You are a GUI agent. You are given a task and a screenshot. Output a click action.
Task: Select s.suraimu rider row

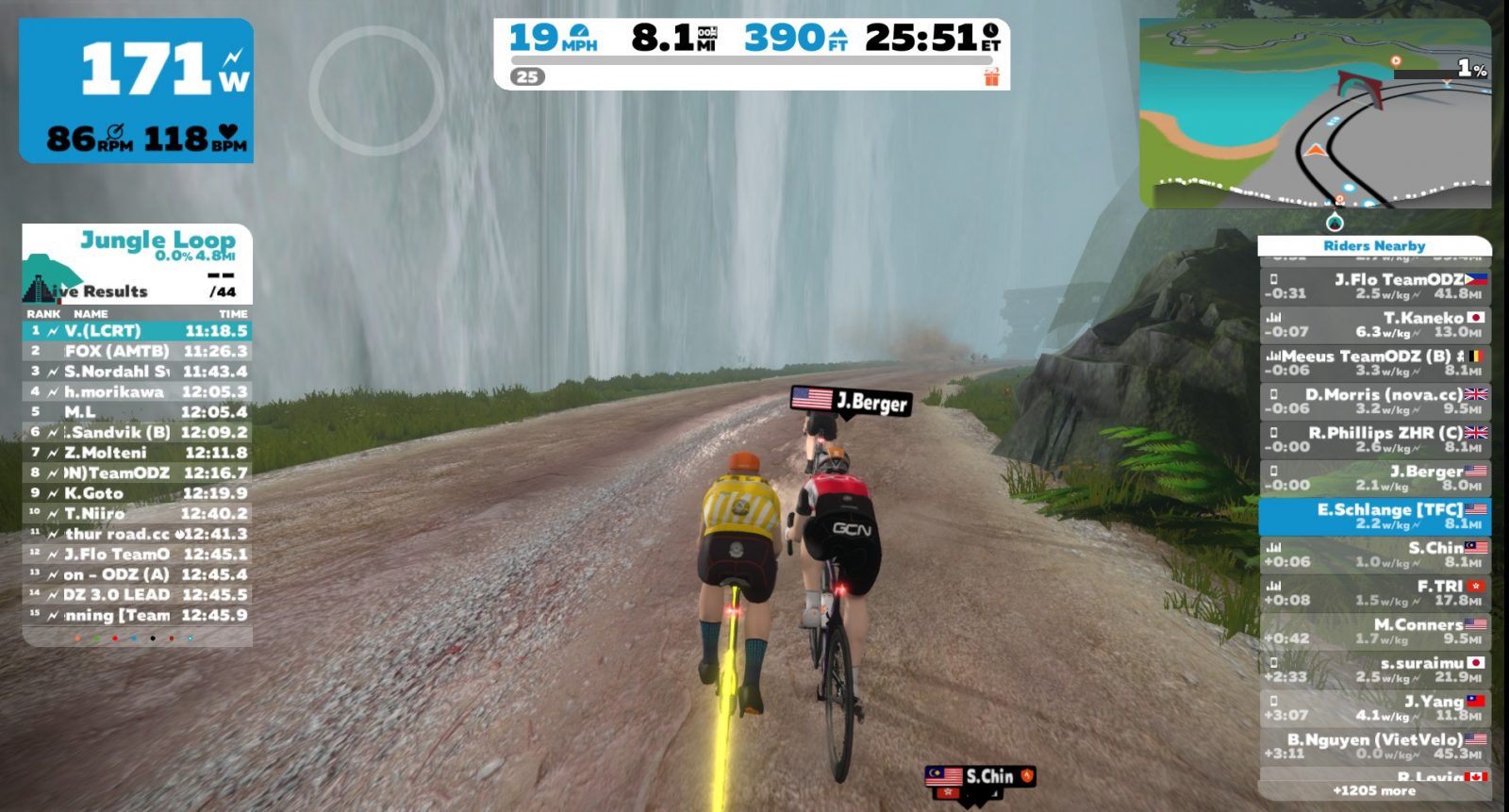1375,670
